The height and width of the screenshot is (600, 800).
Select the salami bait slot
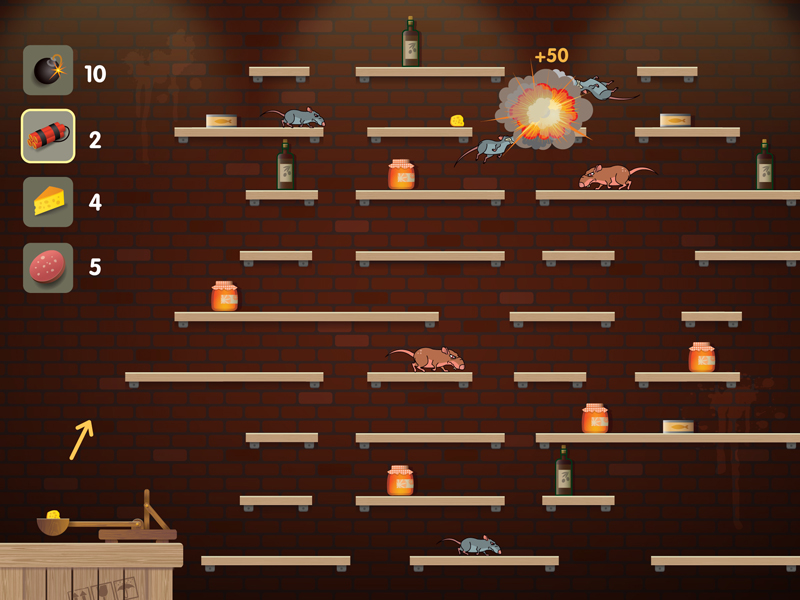pyautogui.click(x=48, y=267)
